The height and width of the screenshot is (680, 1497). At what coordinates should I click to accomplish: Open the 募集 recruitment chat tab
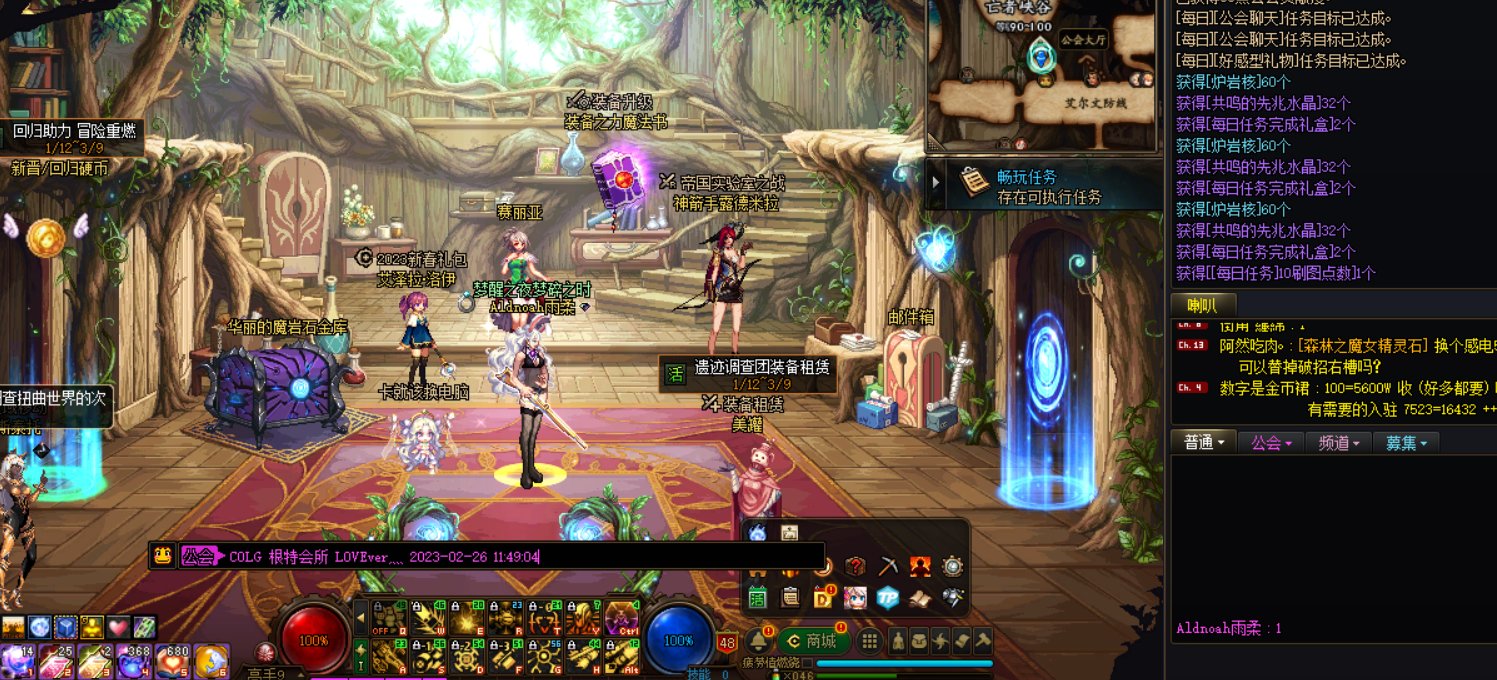click(x=1405, y=442)
